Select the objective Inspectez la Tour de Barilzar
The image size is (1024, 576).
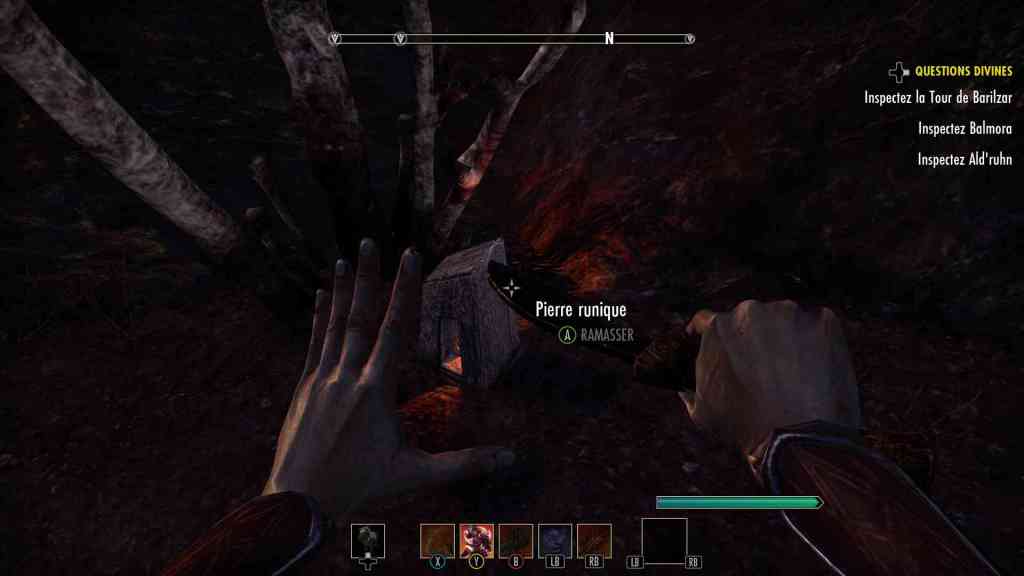click(938, 97)
